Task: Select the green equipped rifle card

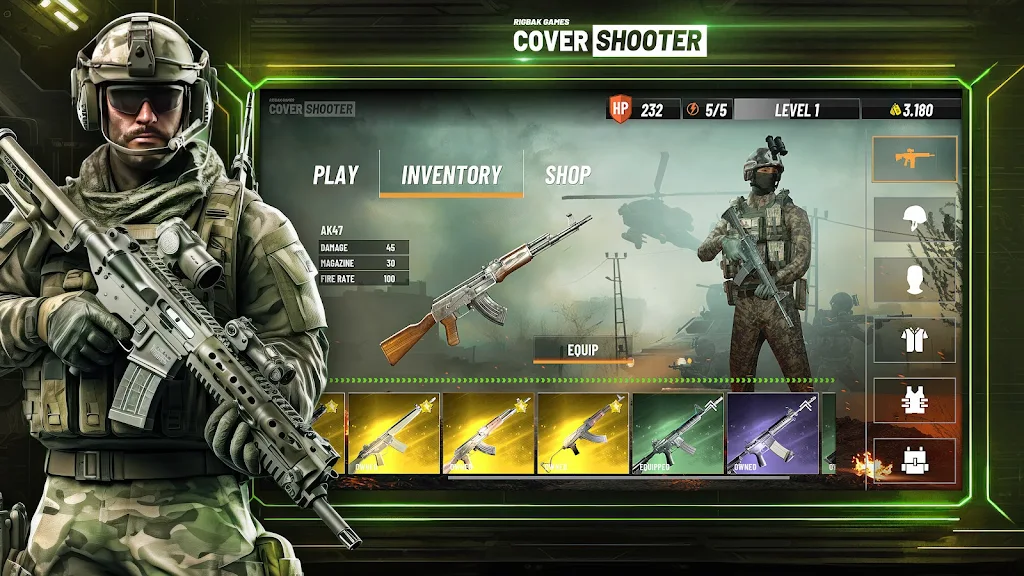Action: [678, 433]
